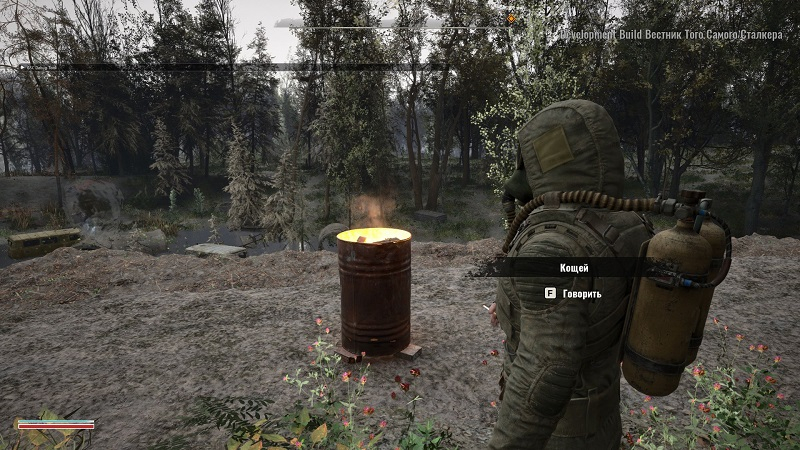Image resolution: width=800 pixels, height=450 pixels.
Task: Select the compass bar at the top
Action: coord(400,22)
